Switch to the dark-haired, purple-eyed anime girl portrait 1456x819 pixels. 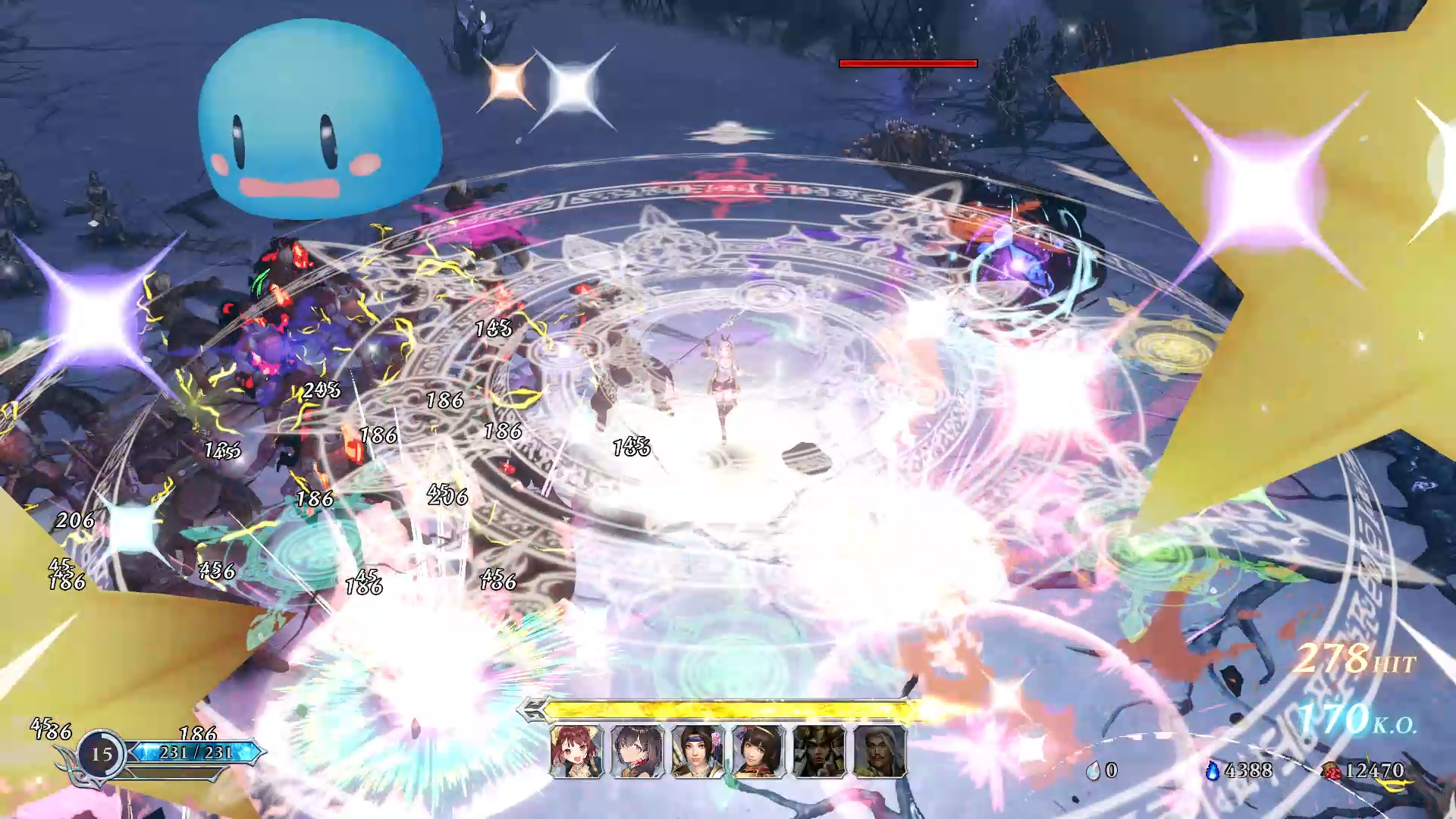click(637, 752)
